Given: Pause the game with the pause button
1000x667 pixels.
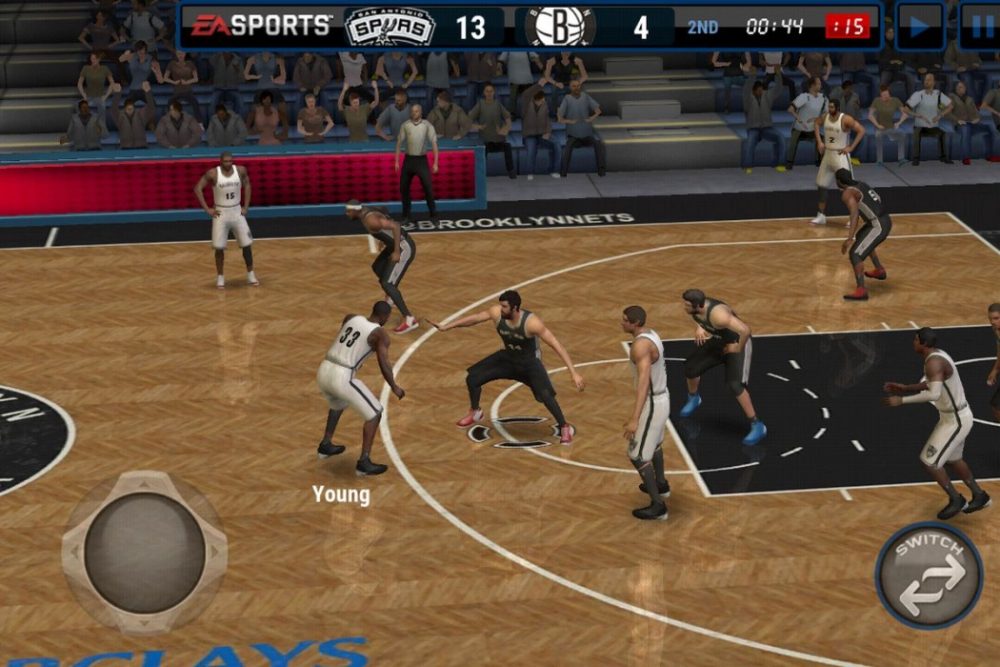Looking at the screenshot, I should (x=980, y=26).
